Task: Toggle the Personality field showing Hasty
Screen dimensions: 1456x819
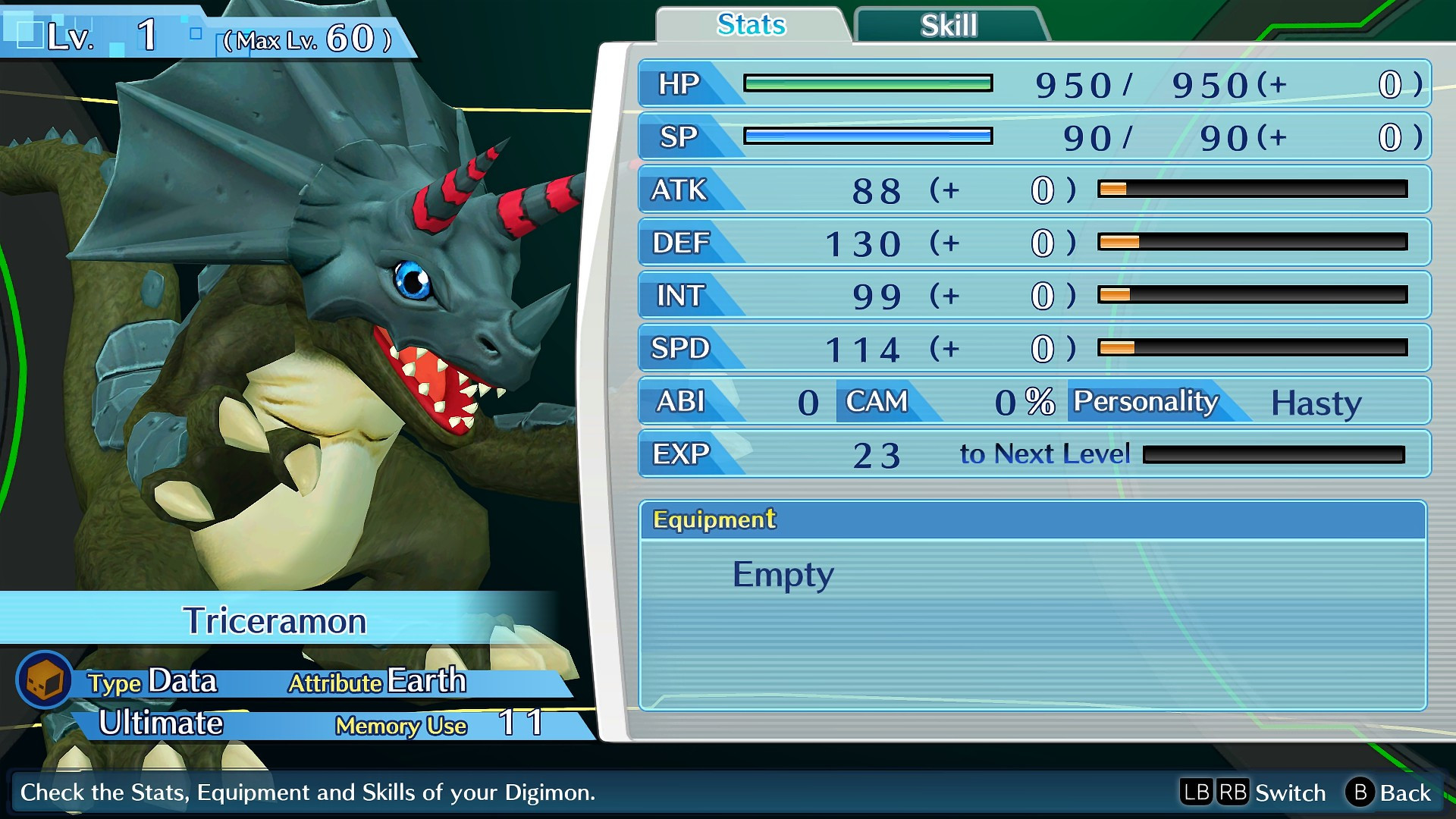Action: (1144, 402)
